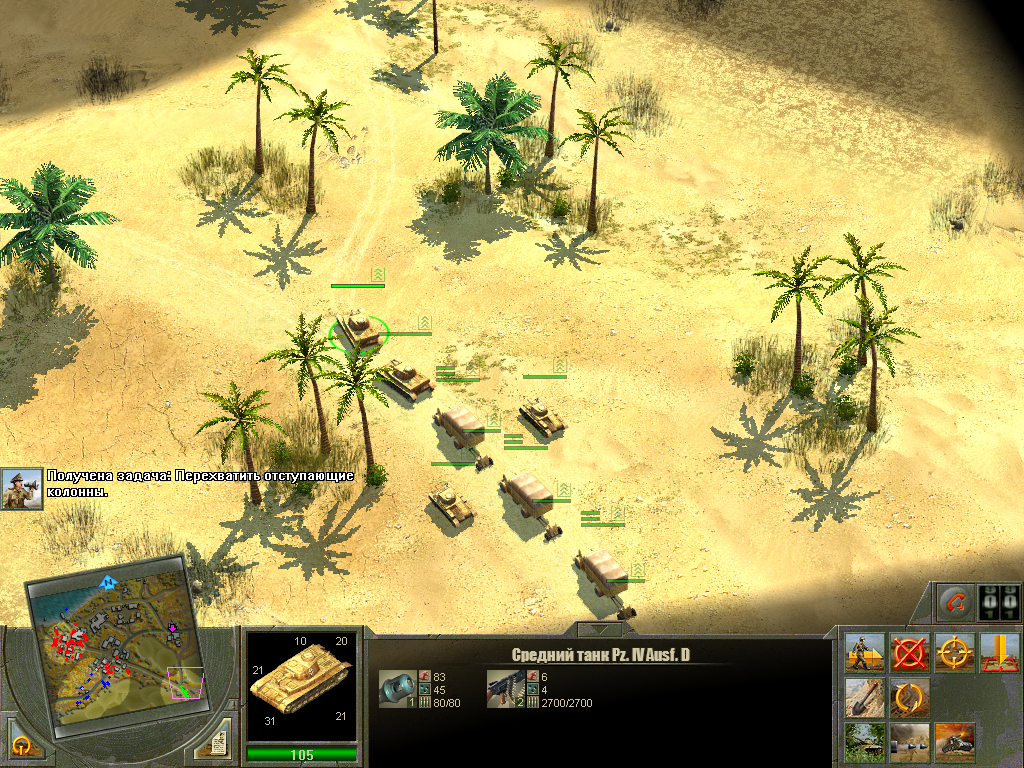The height and width of the screenshot is (768, 1024).
Task: Activate the stop order red crossed circle
Action: tap(909, 653)
